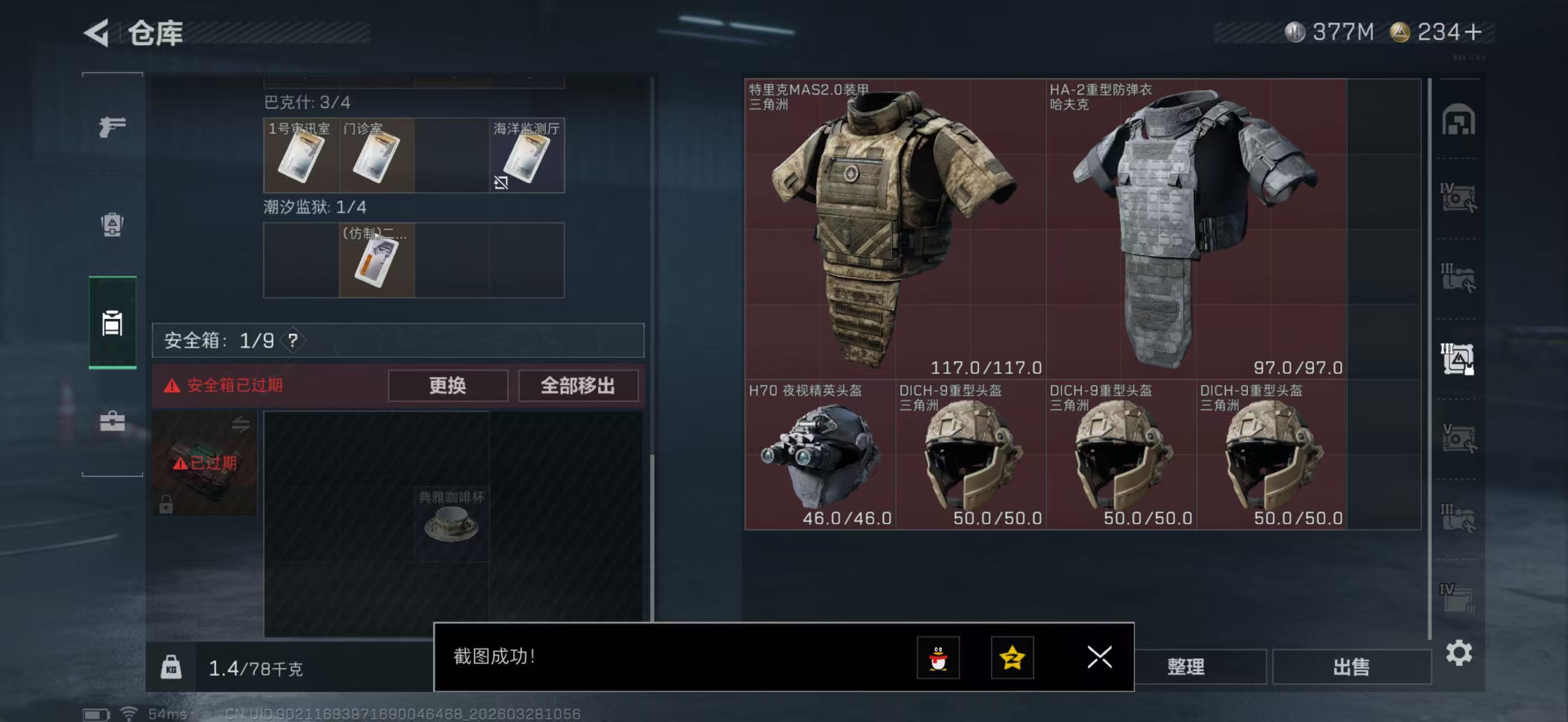Screen dimensions: 1568x722
Task: Select the H70 夜视精英头盔 helmet
Action: pos(819,455)
